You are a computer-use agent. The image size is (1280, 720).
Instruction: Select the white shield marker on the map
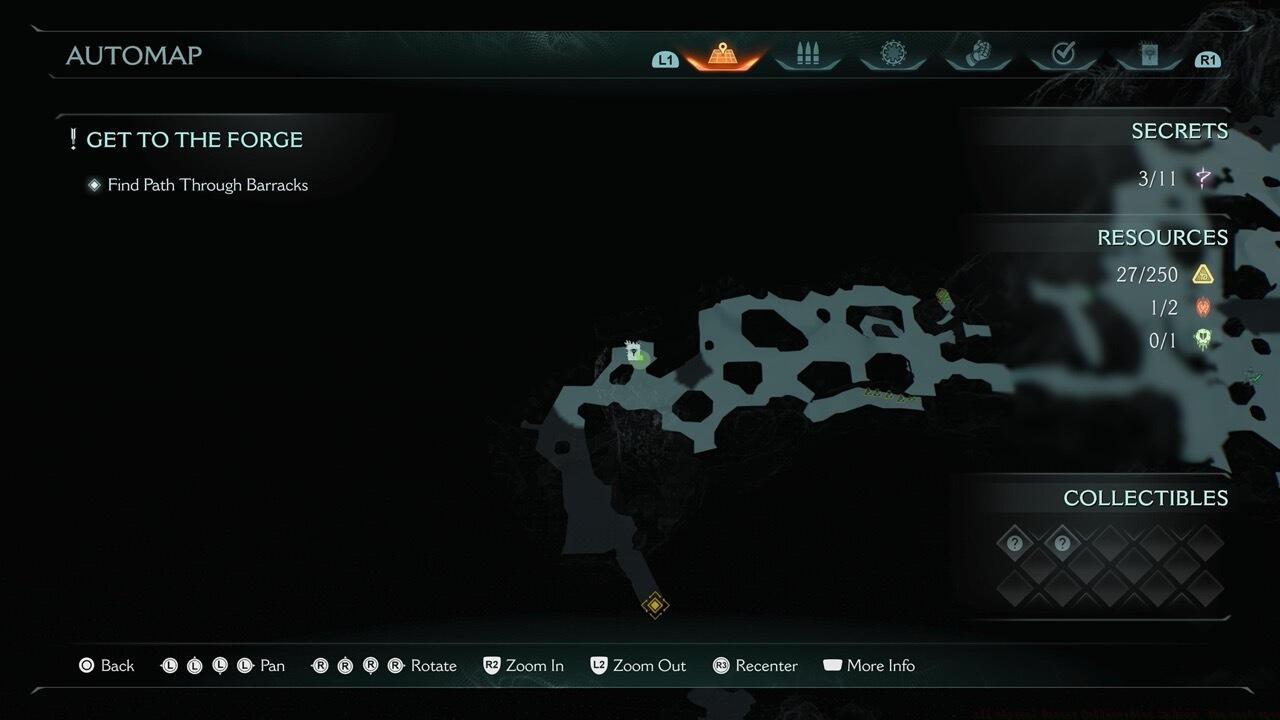coord(633,351)
